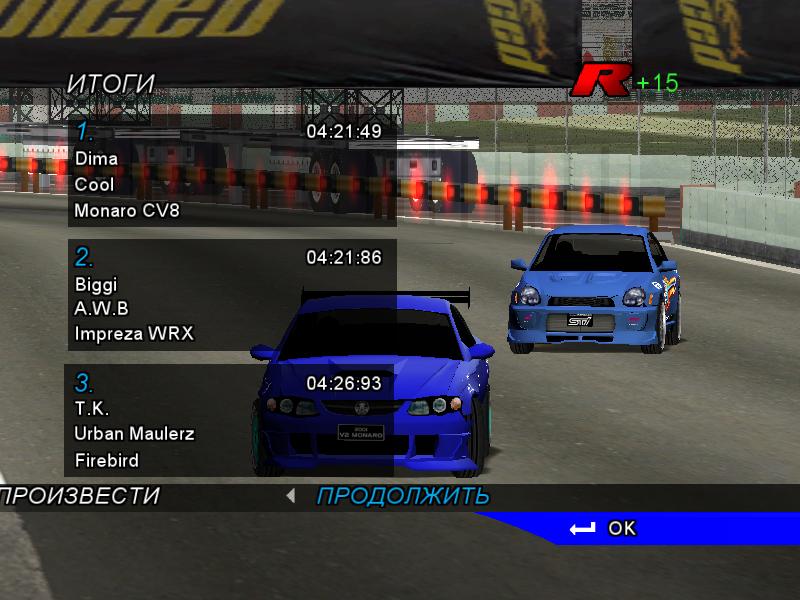800x600 pixels.
Task: Click the left arrow beside ПРОДОЛЖИТЬ
Action: [290, 495]
